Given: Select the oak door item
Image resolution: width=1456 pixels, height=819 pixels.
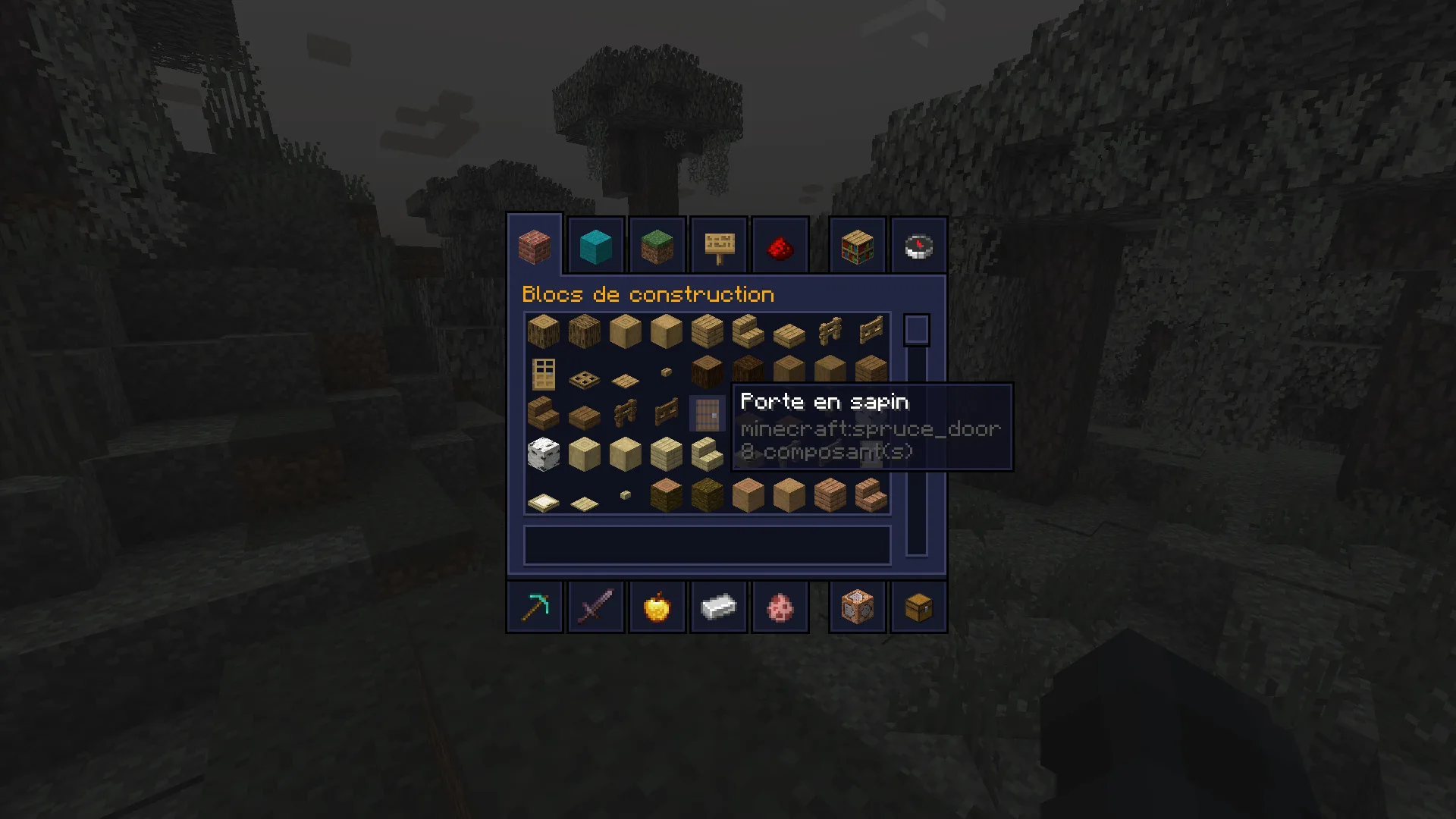Looking at the screenshot, I should (x=544, y=373).
